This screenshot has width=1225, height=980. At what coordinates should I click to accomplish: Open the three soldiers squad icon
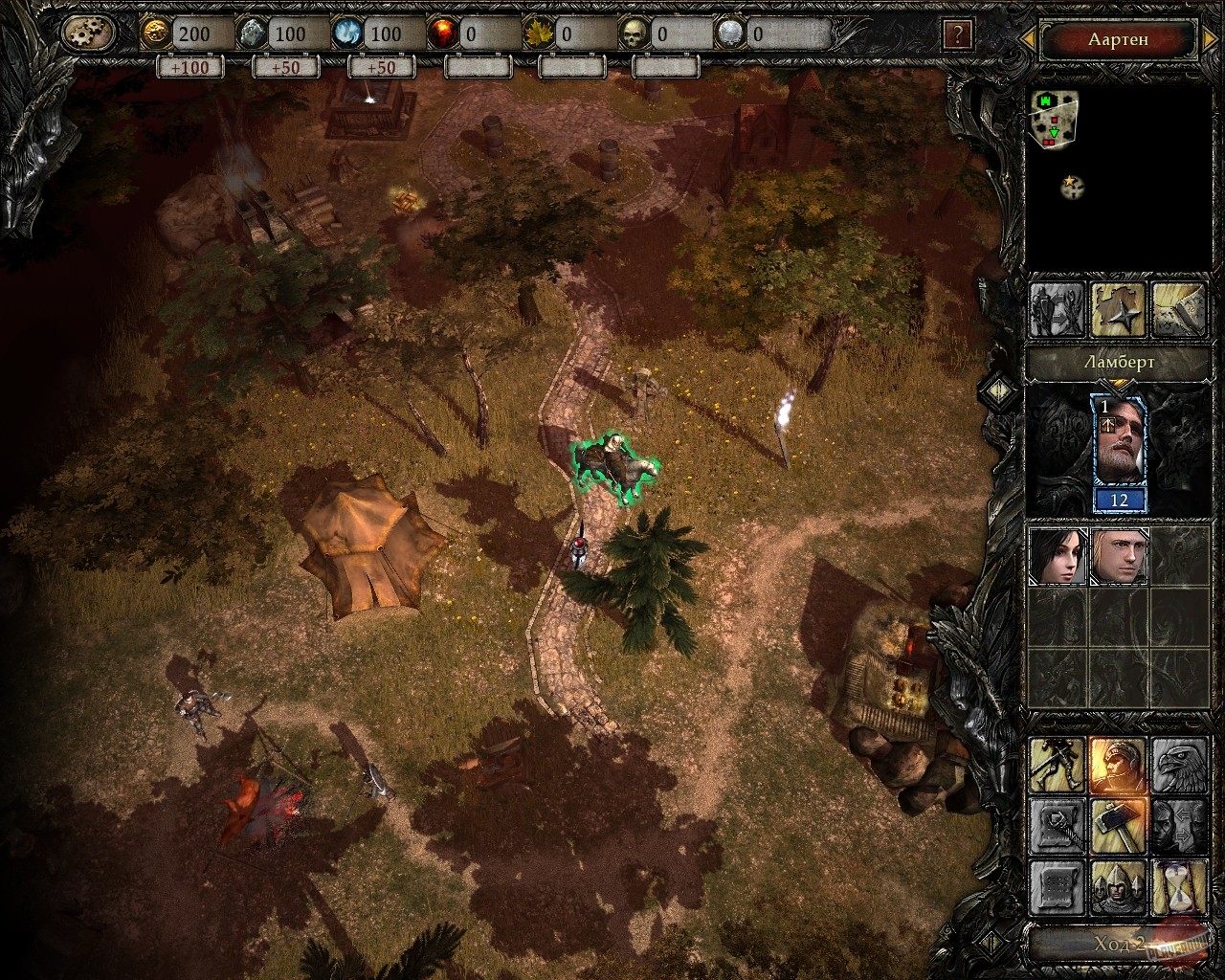(1118, 887)
